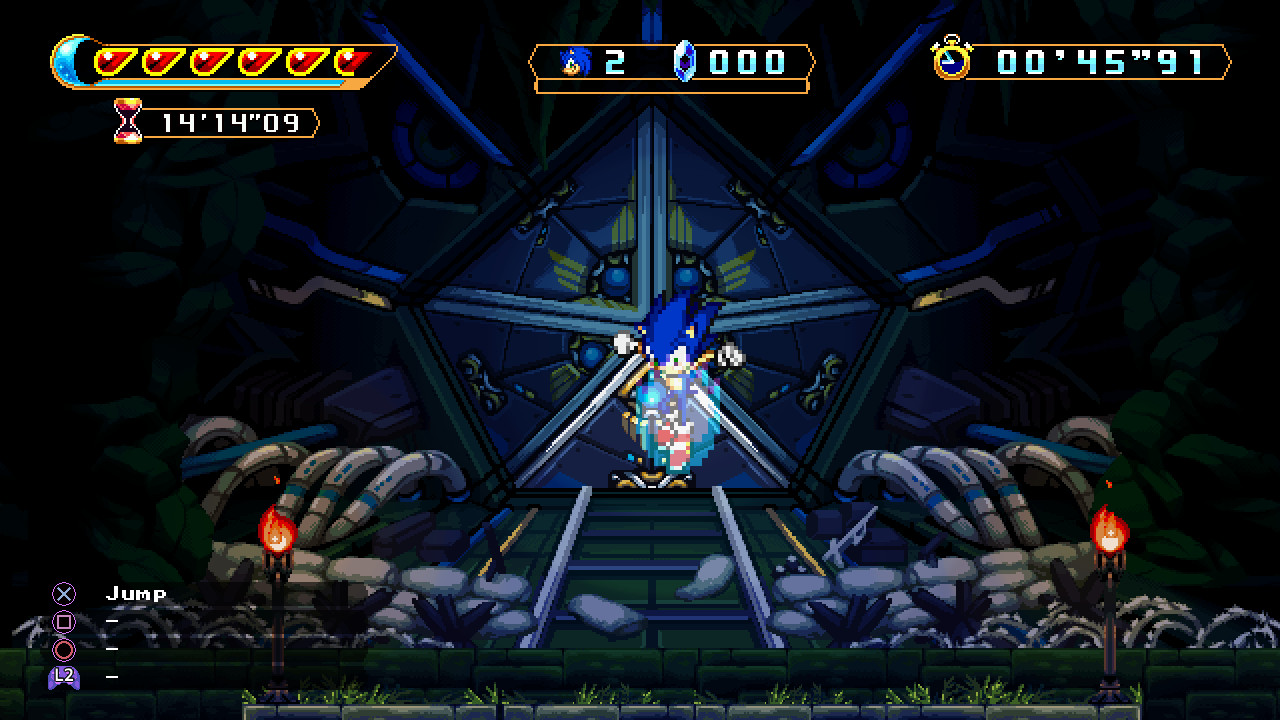The width and height of the screenshot is (1280, 720).
Task: Click the blue crystal shard counter icon
Action: tap(684, 62)
